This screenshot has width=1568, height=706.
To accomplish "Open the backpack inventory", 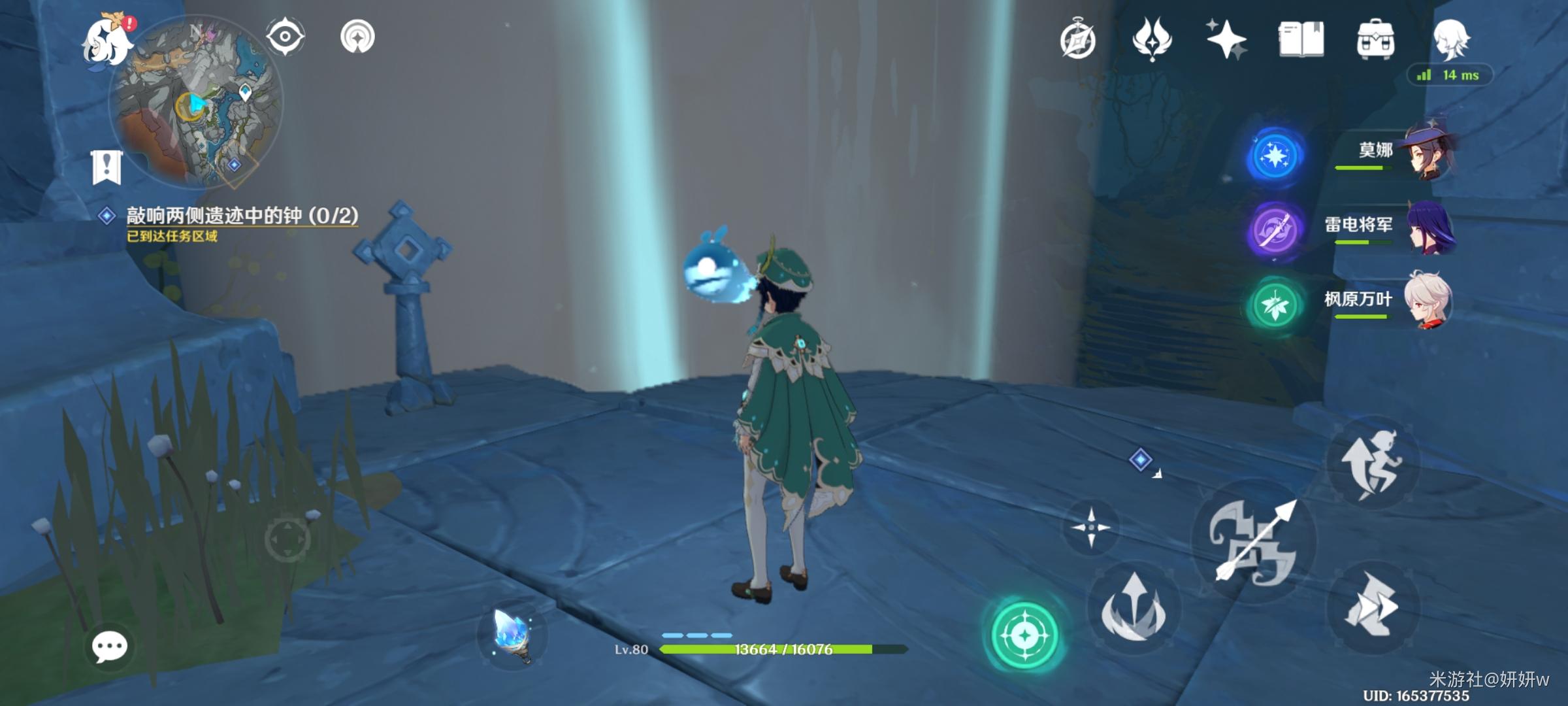I will tap(1375, 39).
